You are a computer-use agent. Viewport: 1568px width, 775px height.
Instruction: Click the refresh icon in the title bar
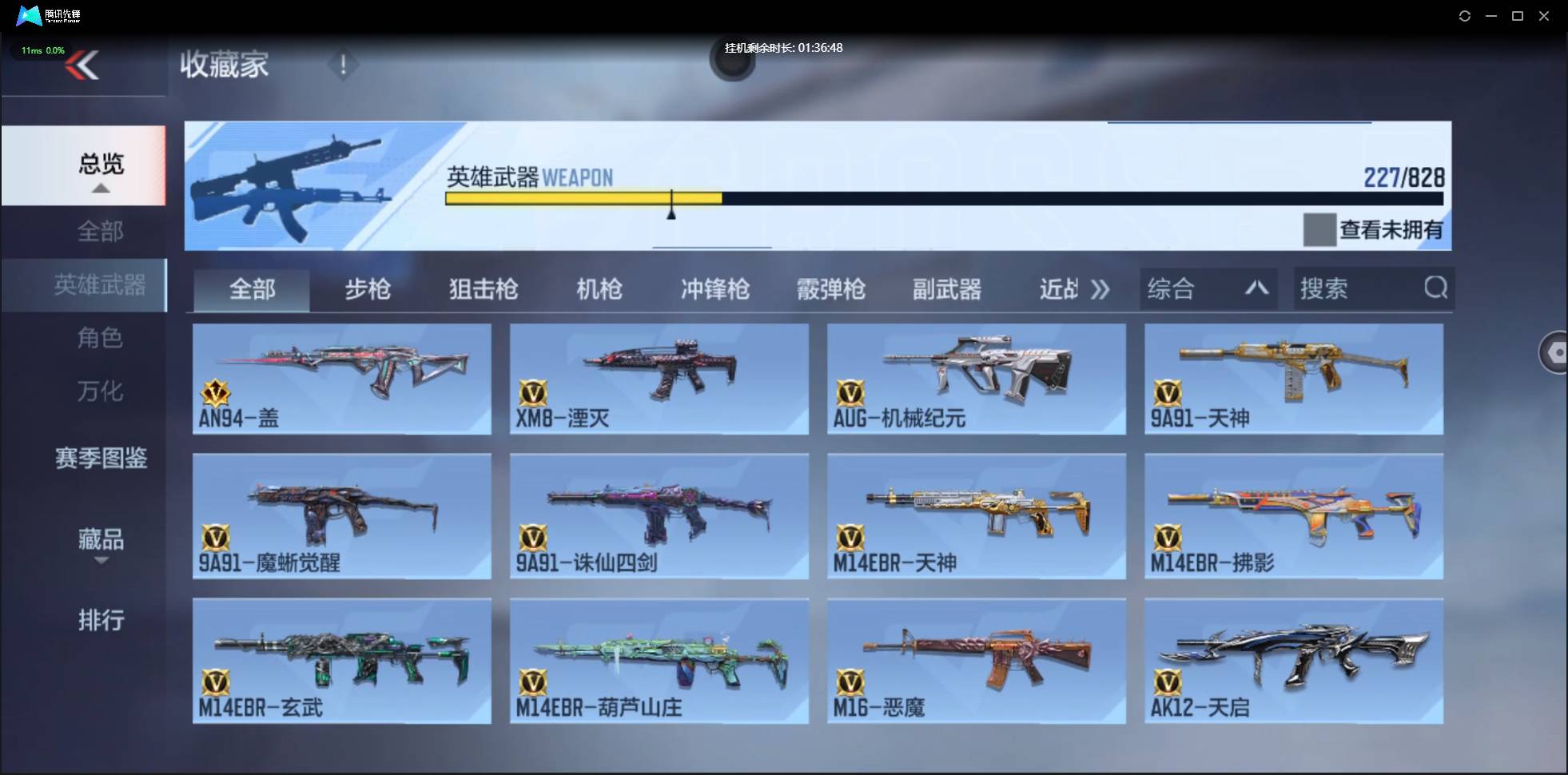[x=1466, y=15]
